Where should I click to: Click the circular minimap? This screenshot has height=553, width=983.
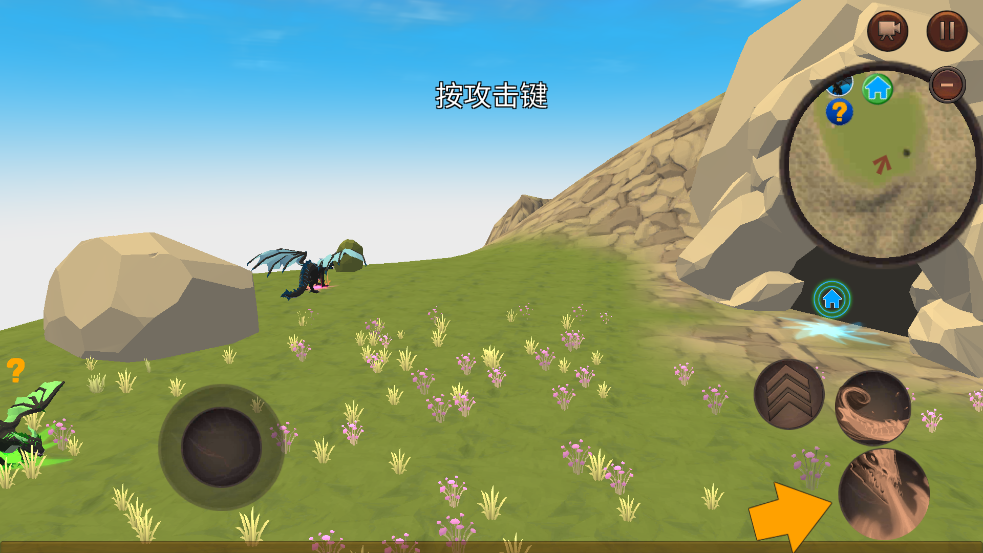click(x=881, y=165)
